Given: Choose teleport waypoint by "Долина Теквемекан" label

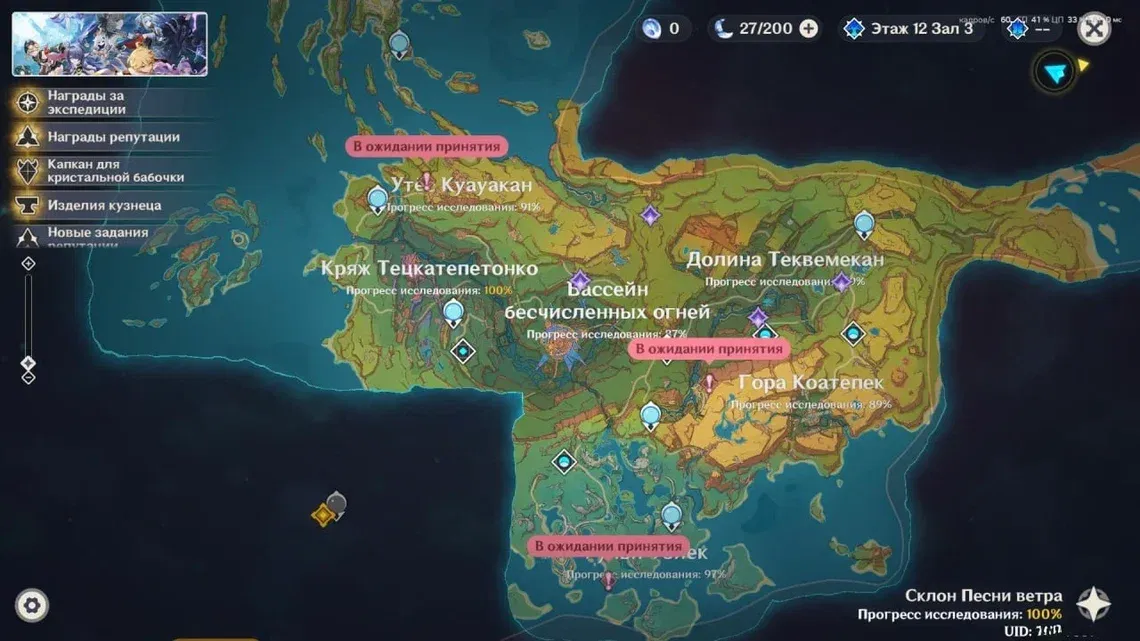Looking at the screenshot, I should (x=864, y=224).
